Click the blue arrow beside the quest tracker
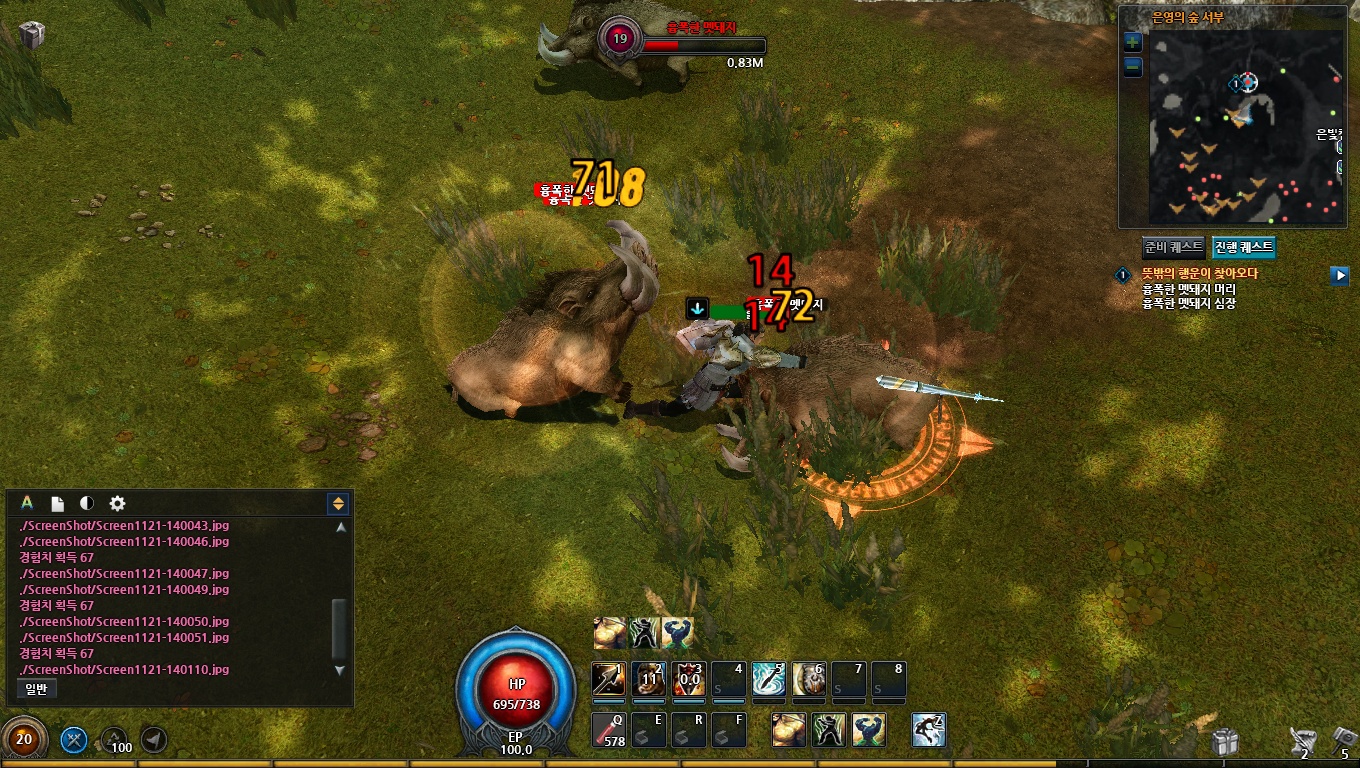The width and height of the screenshot is (1360, 768). click(x=1339, y=274)
